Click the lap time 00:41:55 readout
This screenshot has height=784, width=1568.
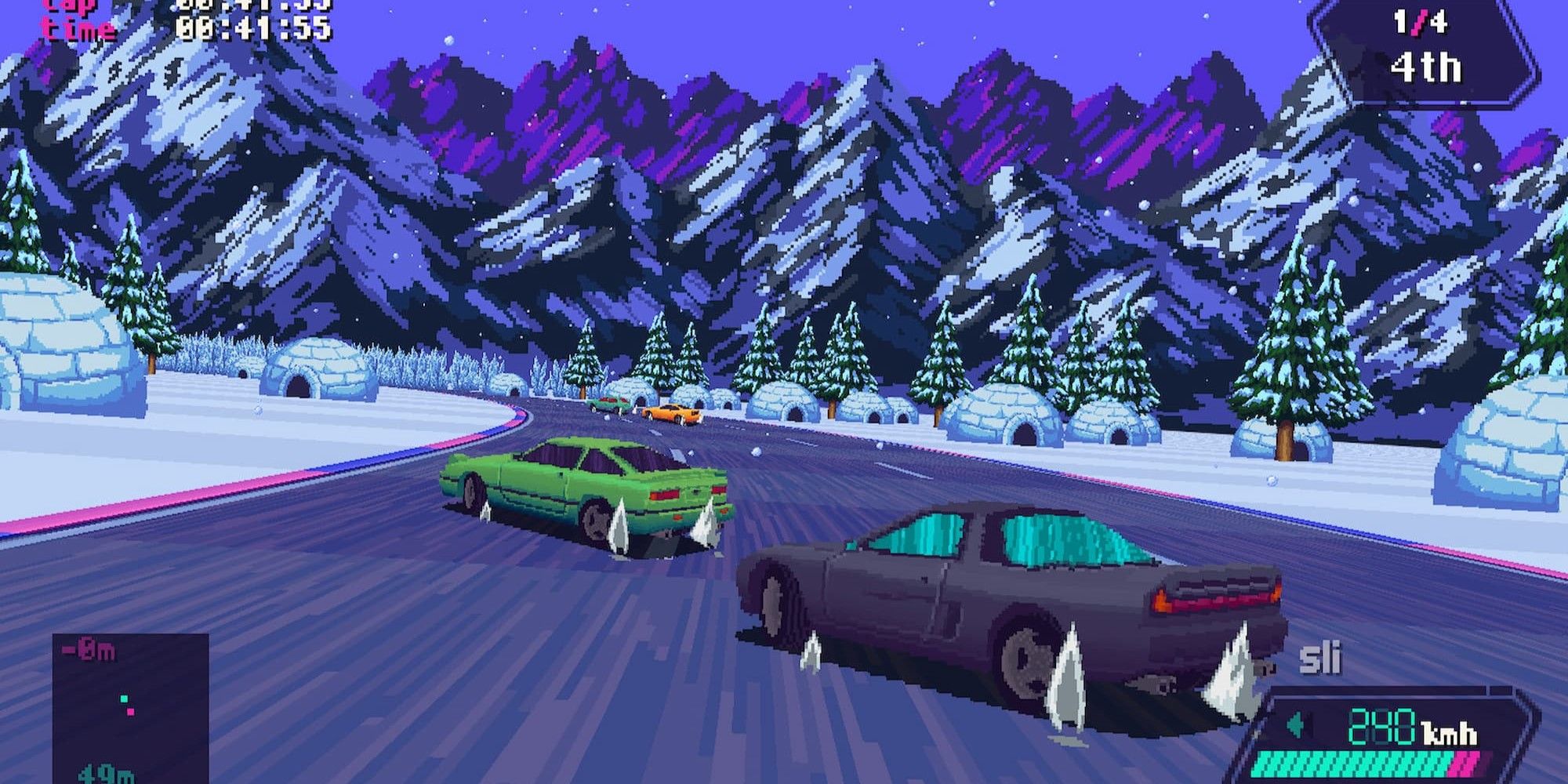(x=259, y=30)
